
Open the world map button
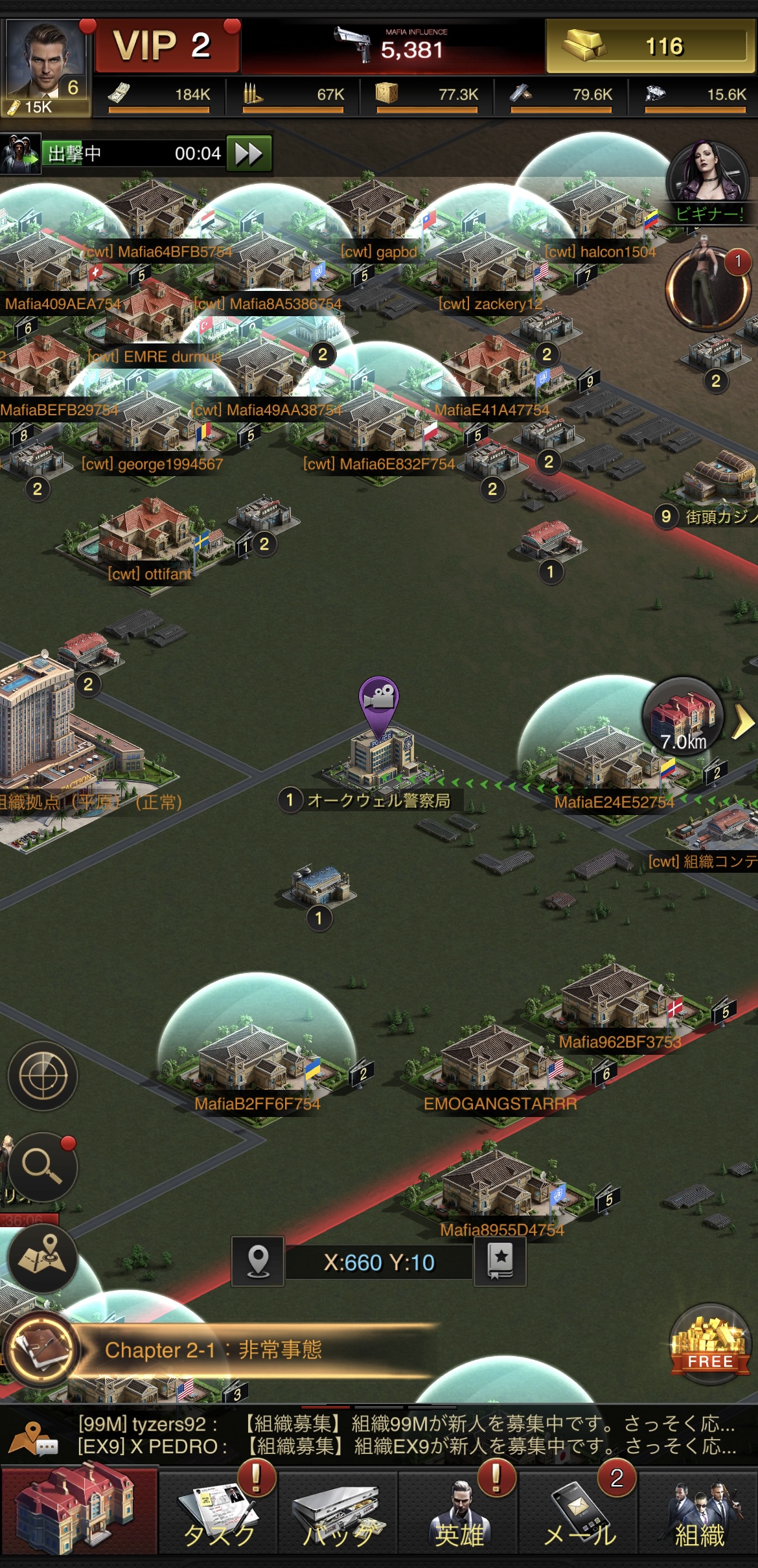point(43,1258)
